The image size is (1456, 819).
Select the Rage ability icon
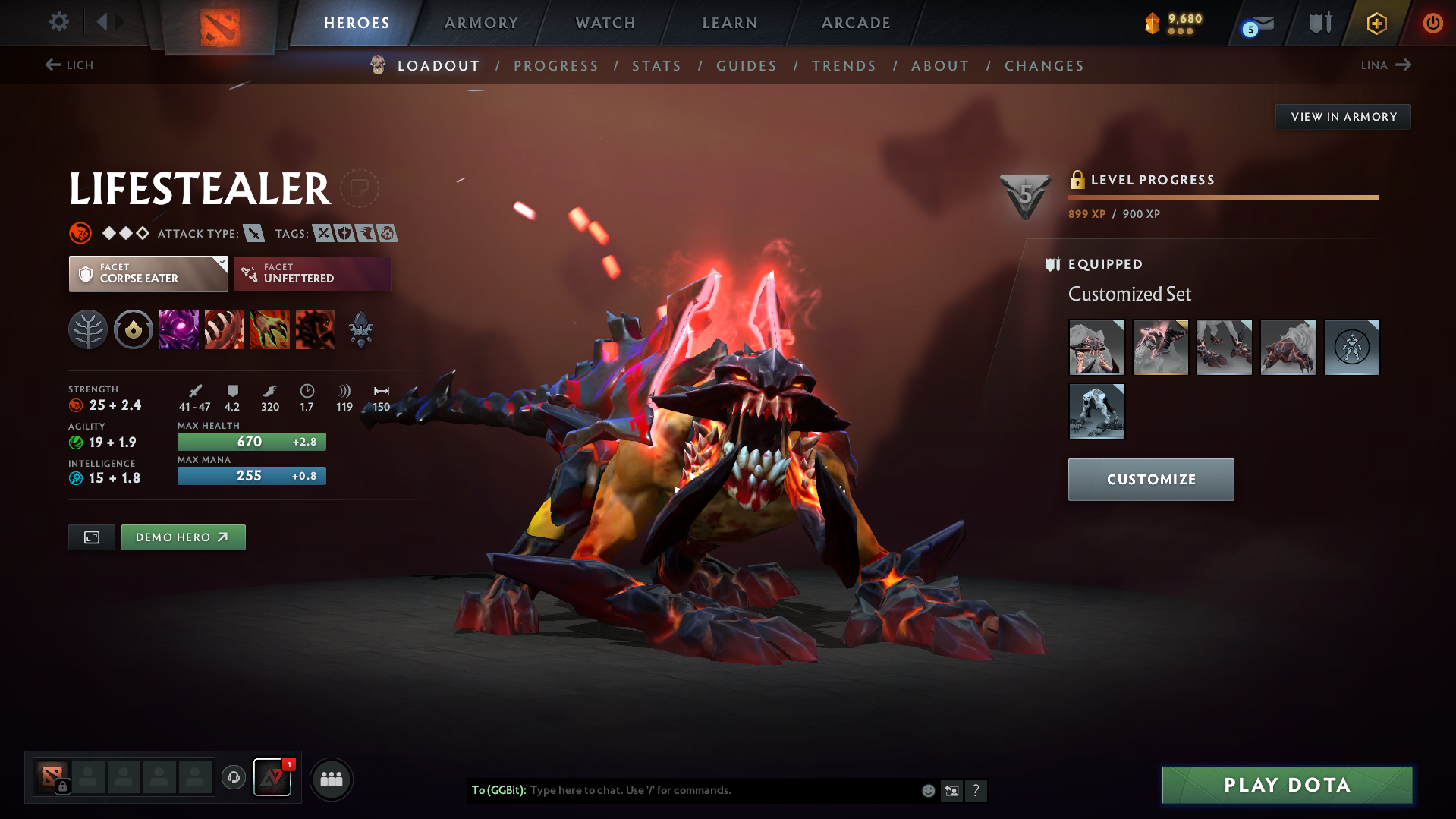178,329
